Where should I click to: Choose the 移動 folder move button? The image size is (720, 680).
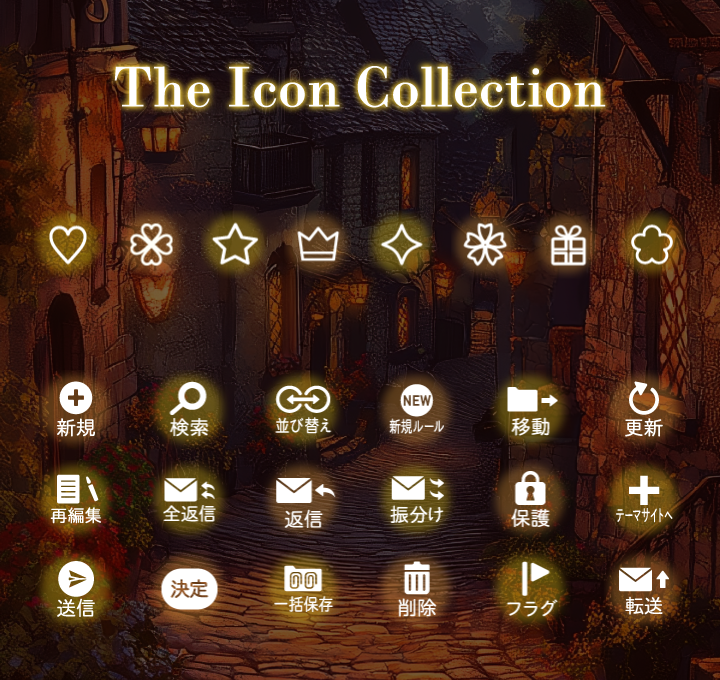[531, 410]
